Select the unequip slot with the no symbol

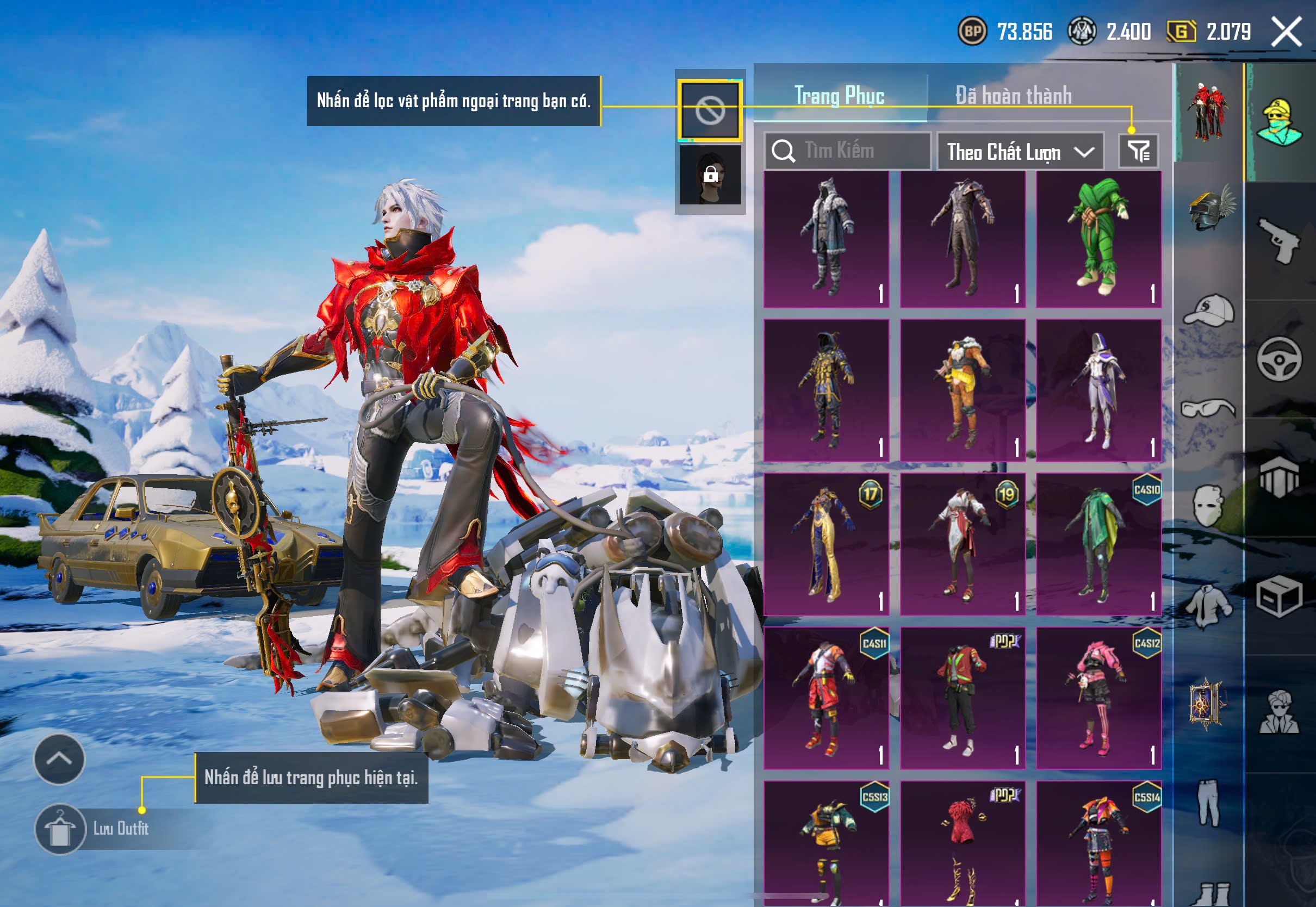click(x=710, y=110)
